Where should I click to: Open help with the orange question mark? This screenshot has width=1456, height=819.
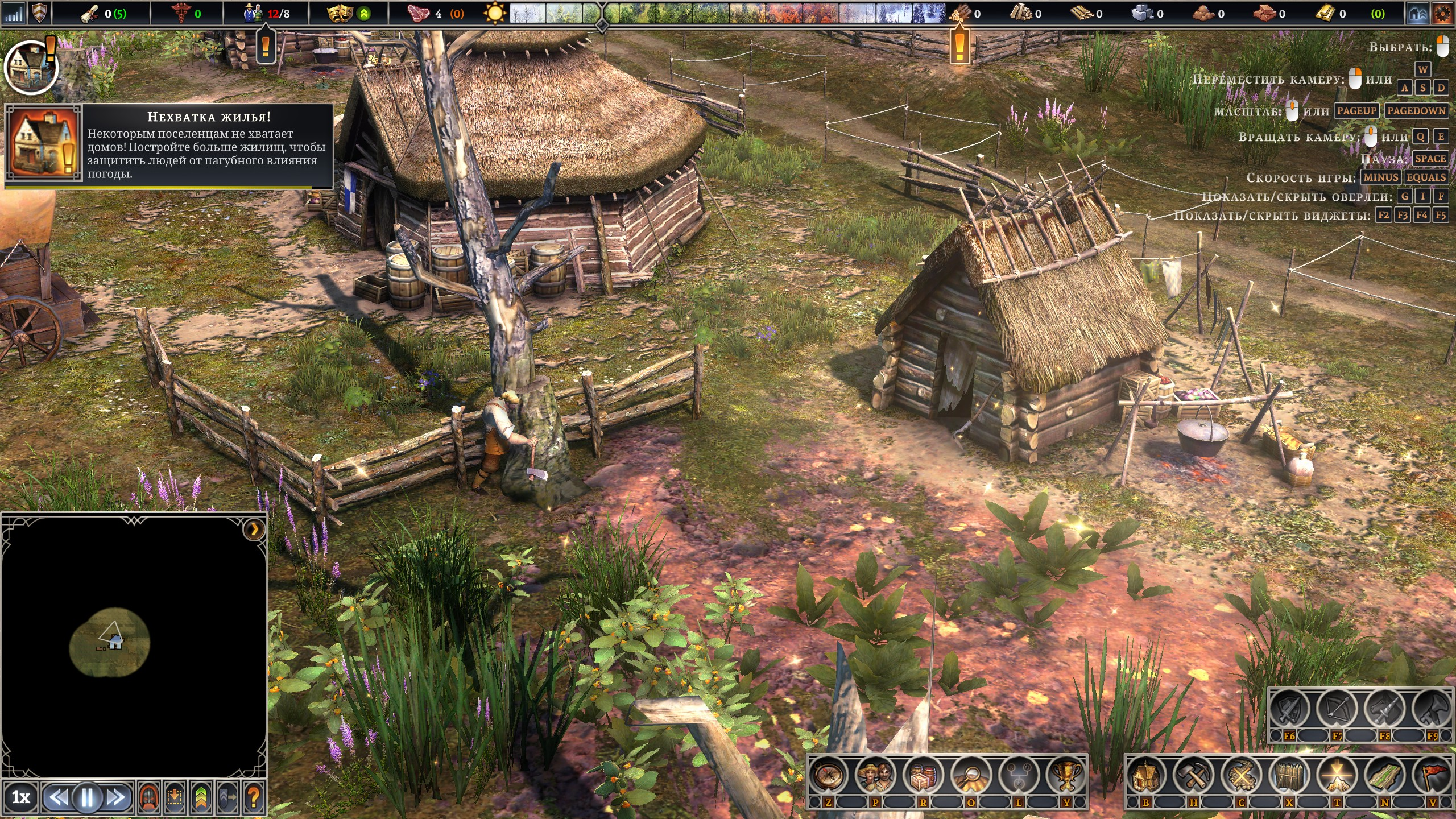point(254,797)
